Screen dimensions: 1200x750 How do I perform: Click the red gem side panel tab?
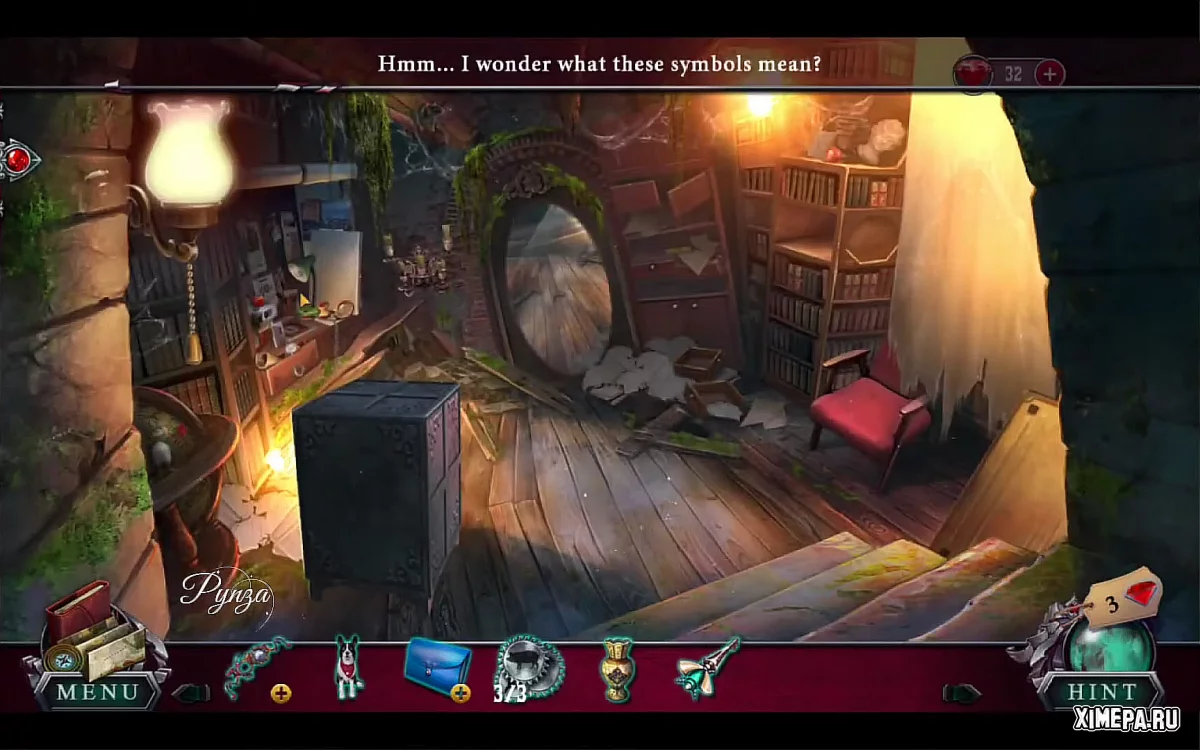pos(17,159)
